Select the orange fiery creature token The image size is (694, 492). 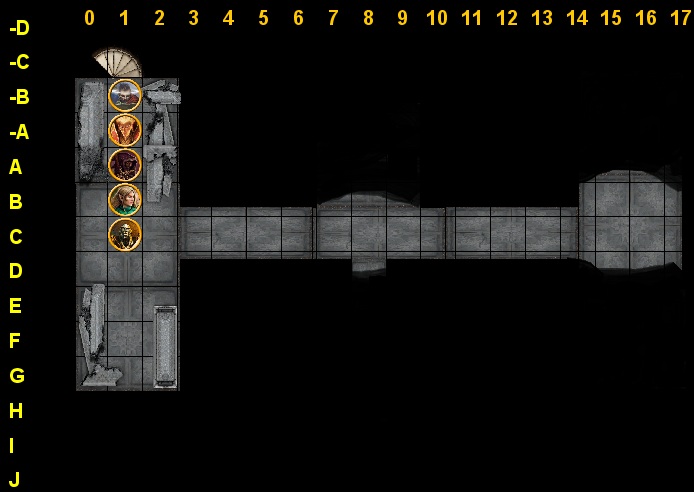[x=125, y=130]
